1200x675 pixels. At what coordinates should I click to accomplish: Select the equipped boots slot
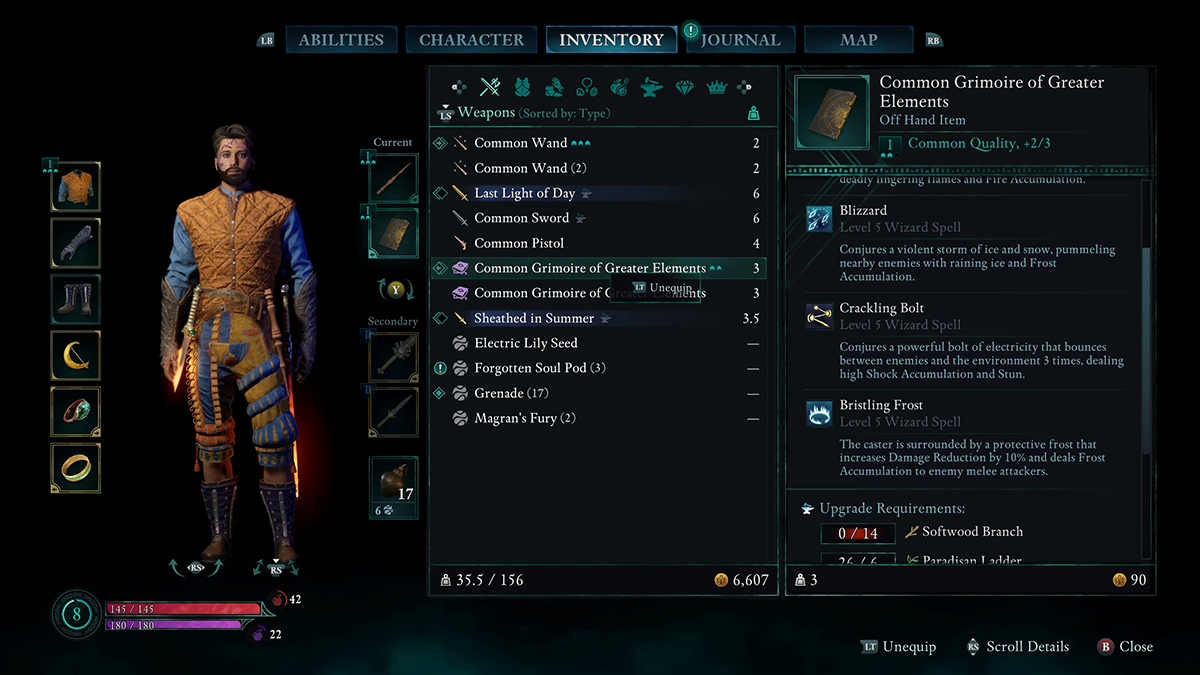pyautogui.click(x=76, y=299)
